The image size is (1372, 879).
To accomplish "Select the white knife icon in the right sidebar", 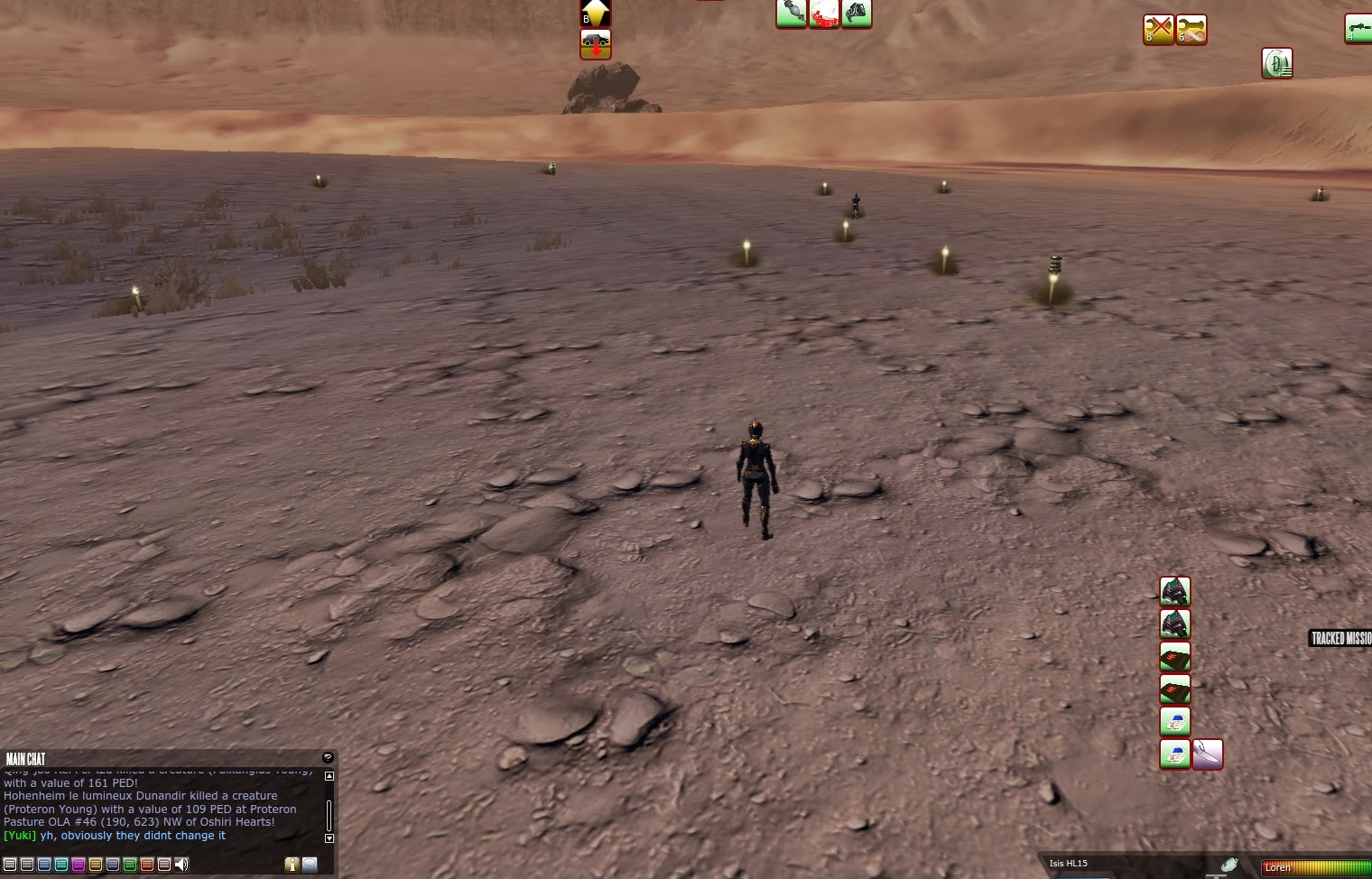I will (1210, 755).
